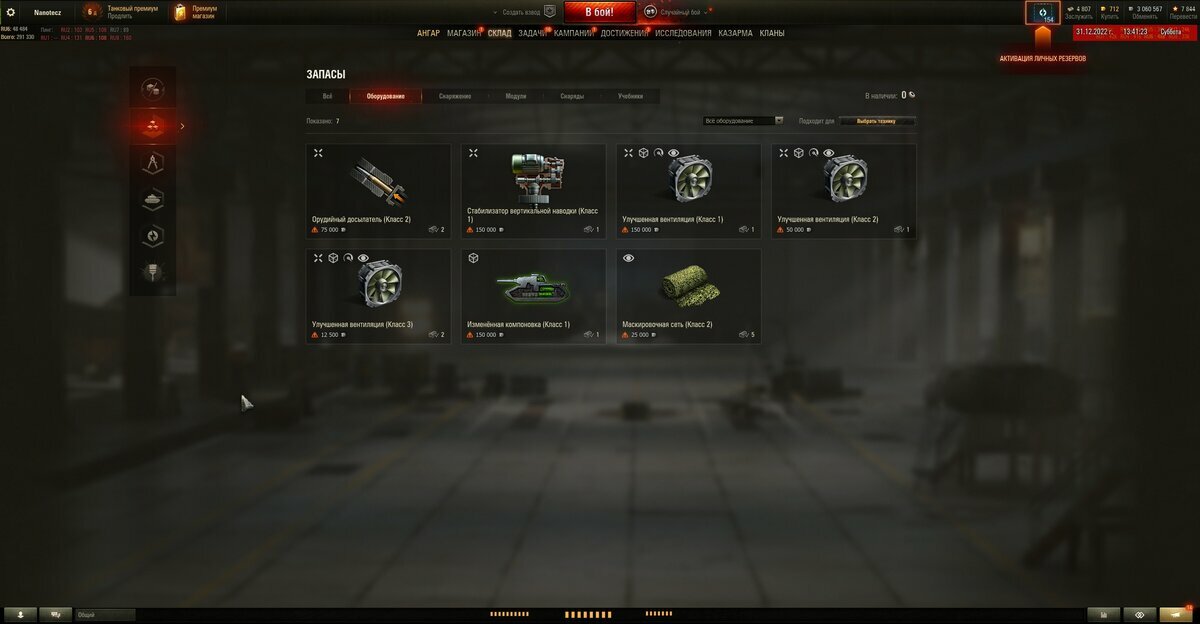Open the КЛАНЫ clans section

point(771,33)
